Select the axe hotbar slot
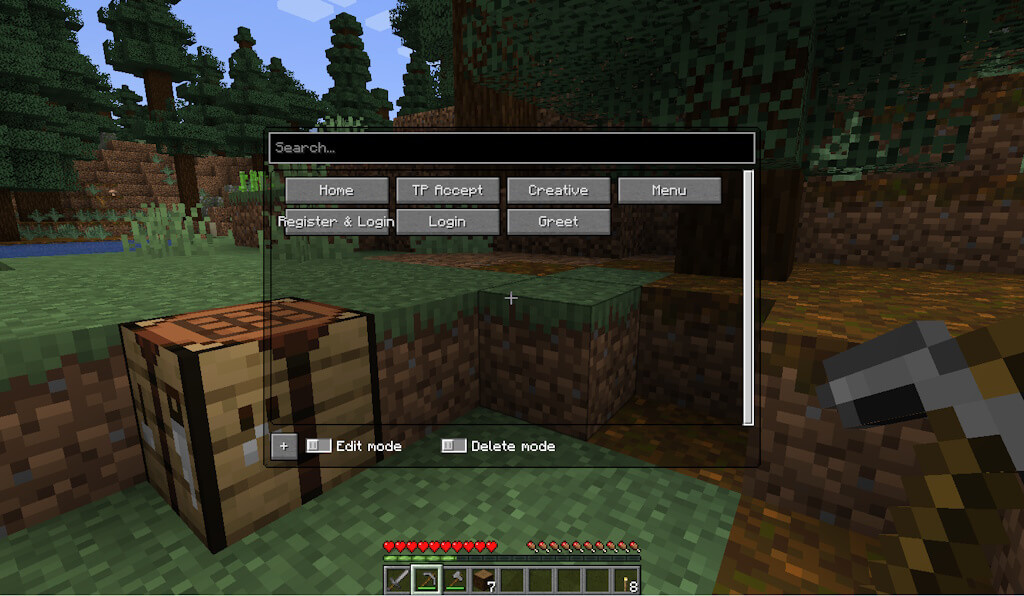Viewport: 1024px width, 596px height. point(456,579)
